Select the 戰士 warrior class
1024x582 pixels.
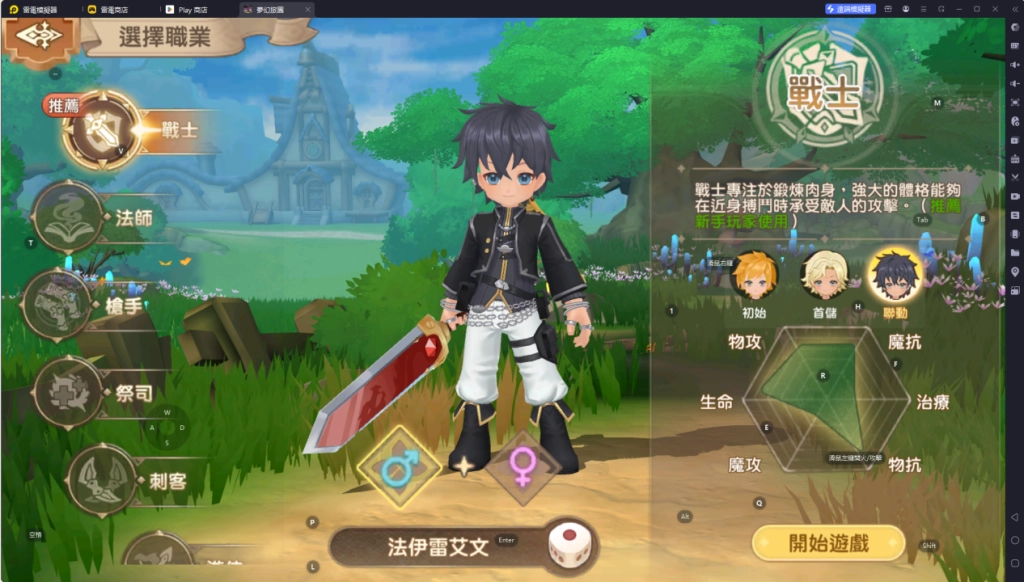tap(102, 130)
